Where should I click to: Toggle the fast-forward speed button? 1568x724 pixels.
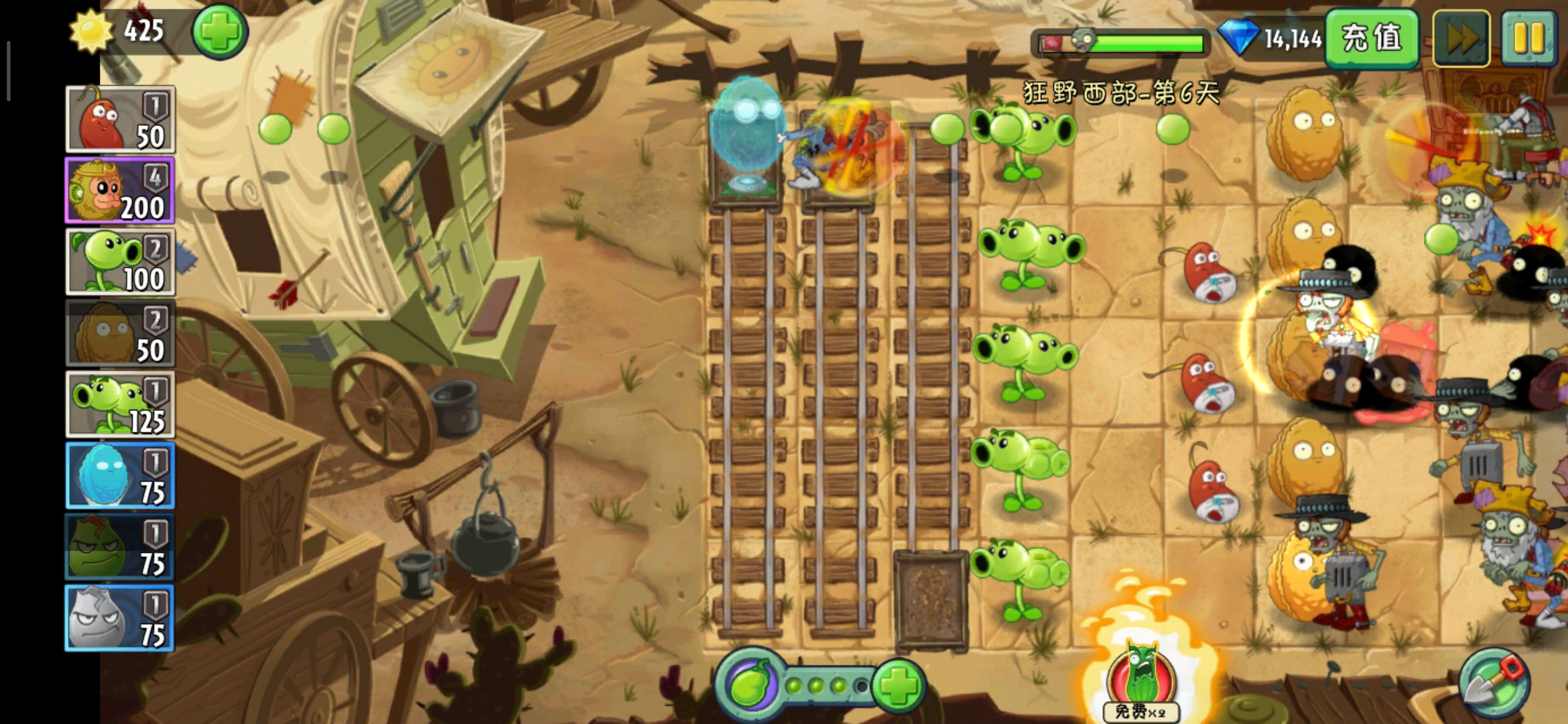1461,38
